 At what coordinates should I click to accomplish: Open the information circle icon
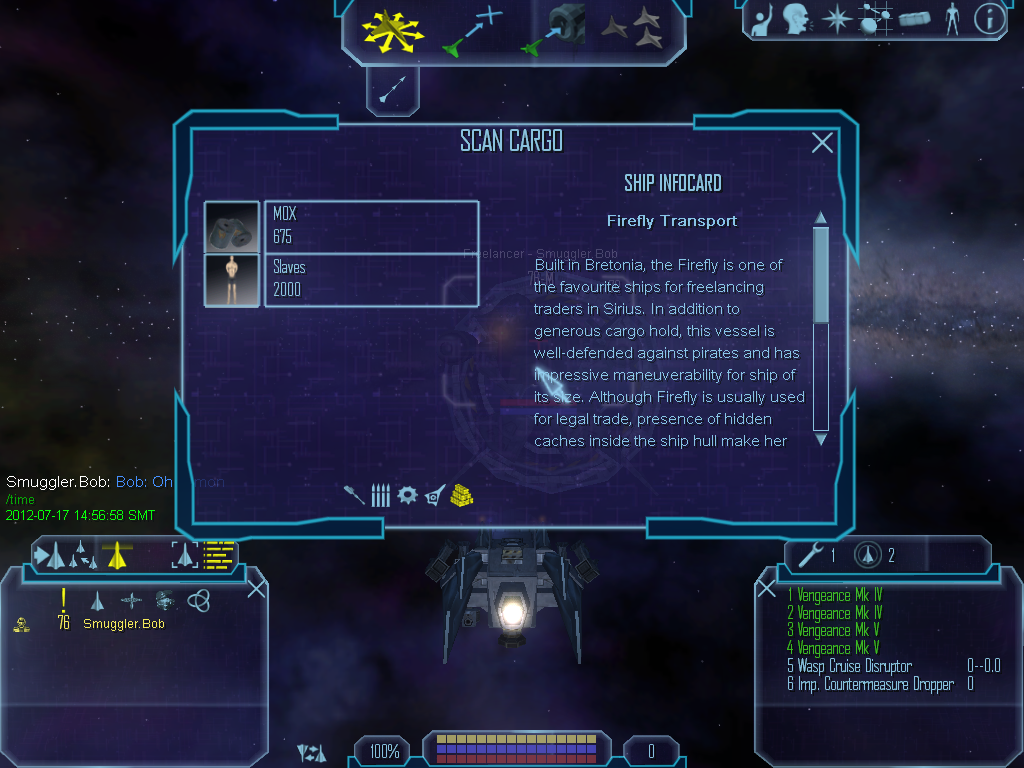pos(989,19)
